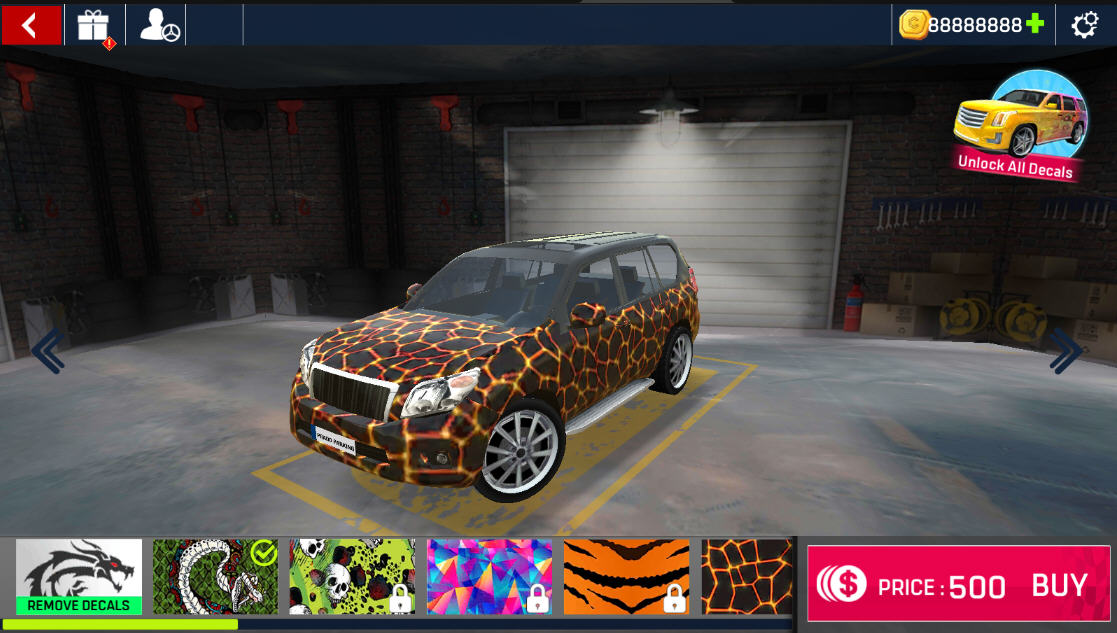Tap the Unlock All Decals offer
This screenshot has height=633, width=1117.
click(1020, 127)
